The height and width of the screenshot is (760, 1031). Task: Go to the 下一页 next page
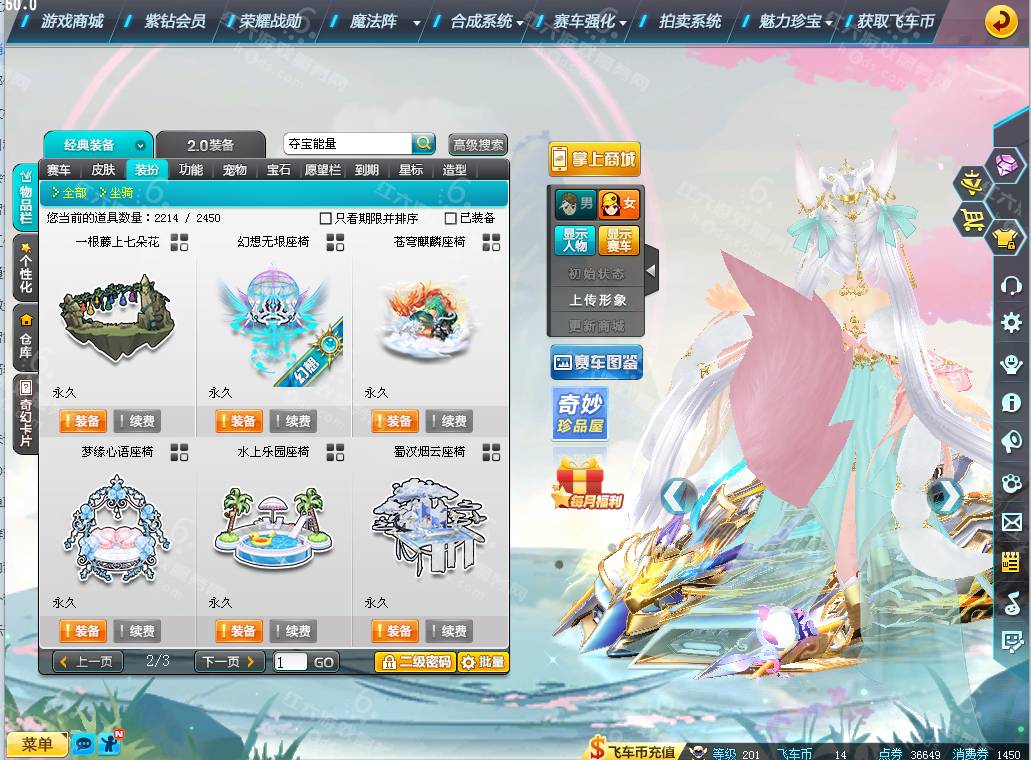tap(230, 661)
